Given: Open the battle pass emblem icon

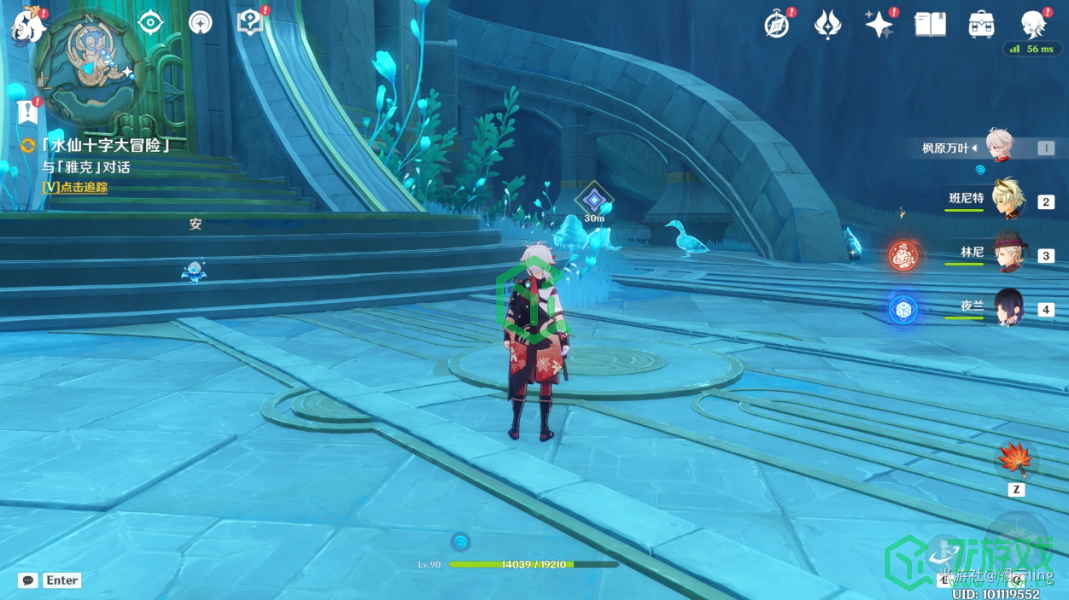Looking at the screenshot, I should 828,24.
